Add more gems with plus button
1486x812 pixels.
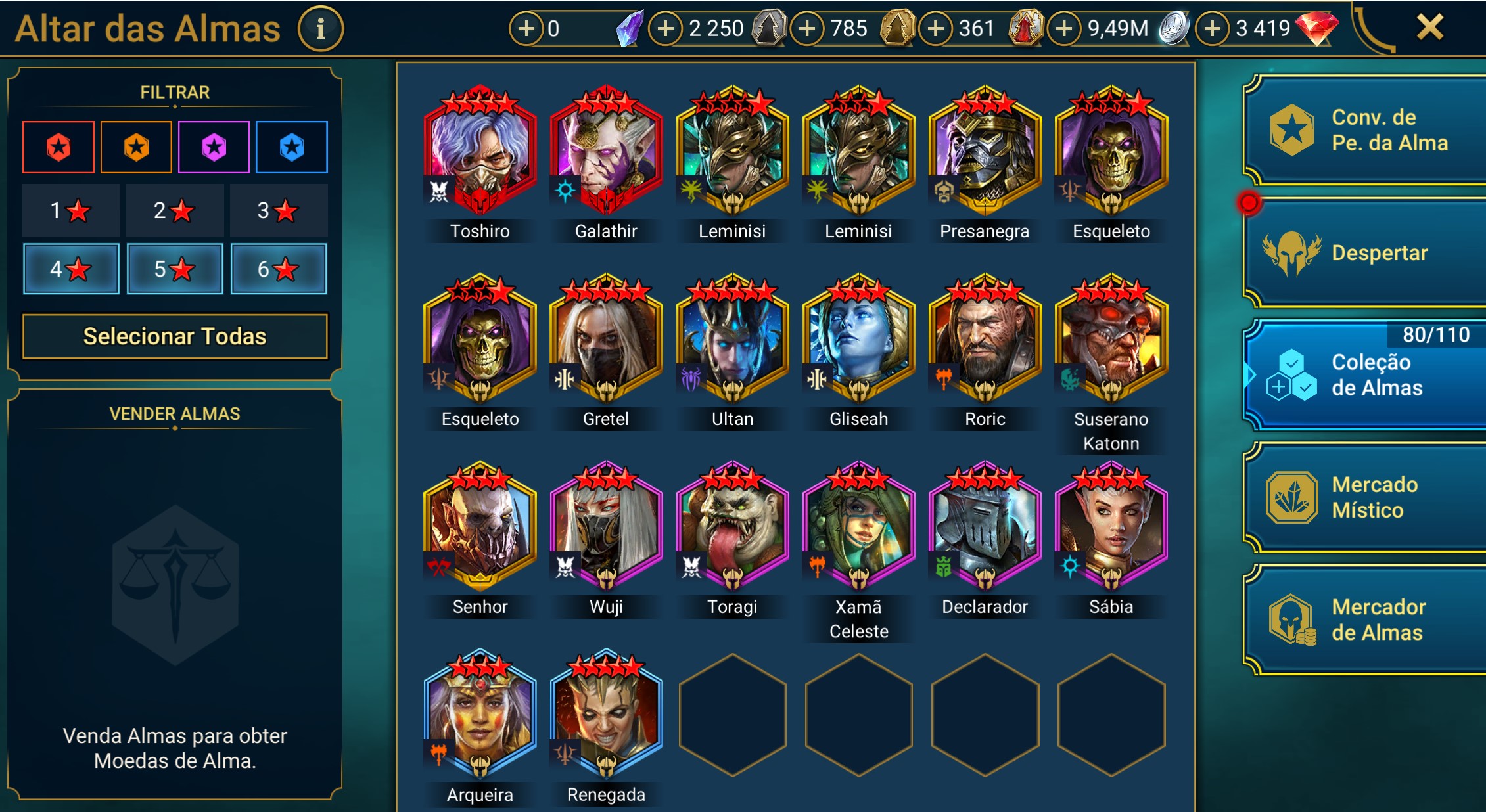1213,29
